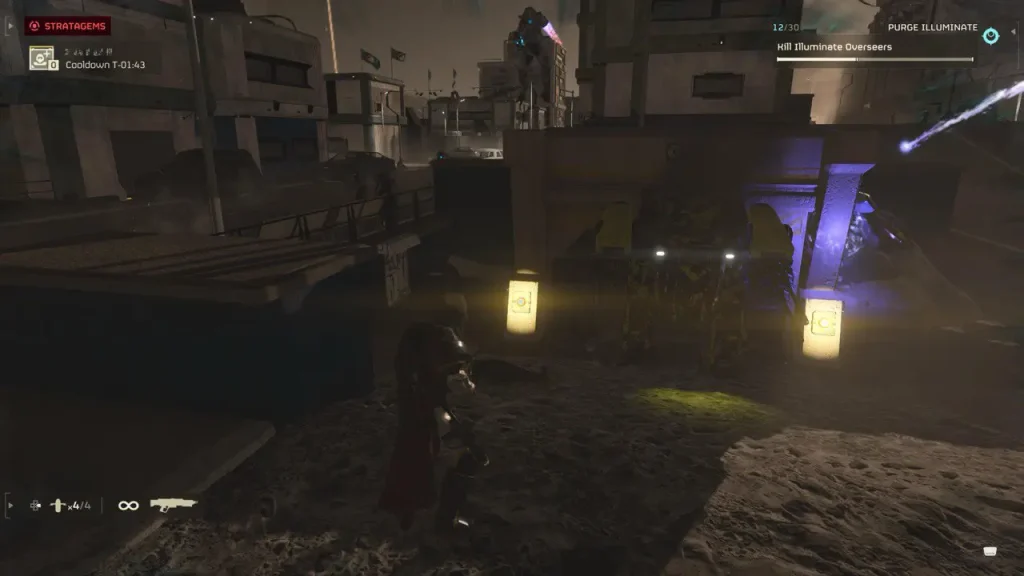Click the Purge Illuminate objective icon
This screenshot has width=1024, height=576.
coord(990,36)
